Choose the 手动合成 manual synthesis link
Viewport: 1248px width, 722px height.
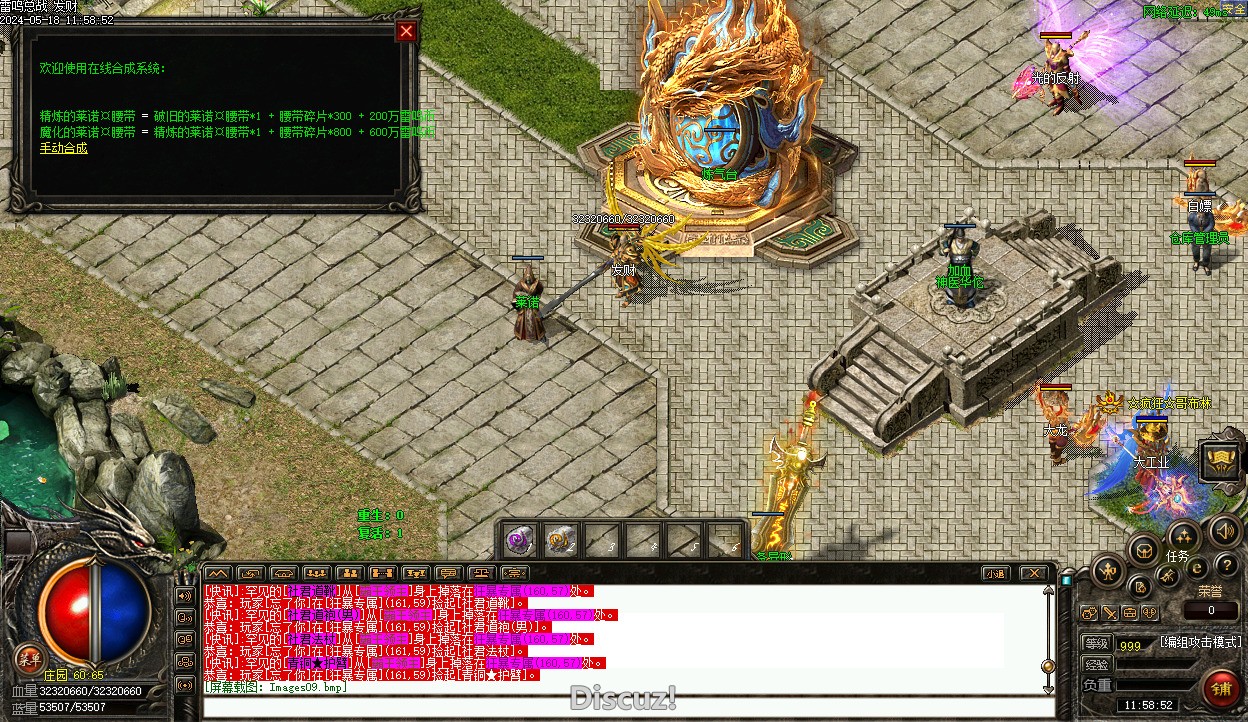coord(63,148)
